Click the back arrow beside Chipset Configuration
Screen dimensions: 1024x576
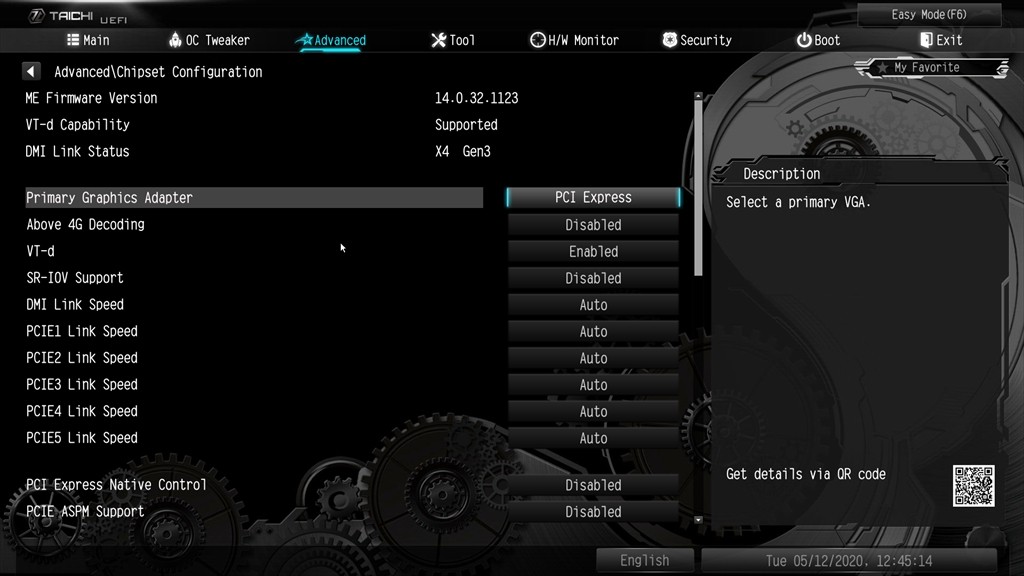tap(31, 72)
